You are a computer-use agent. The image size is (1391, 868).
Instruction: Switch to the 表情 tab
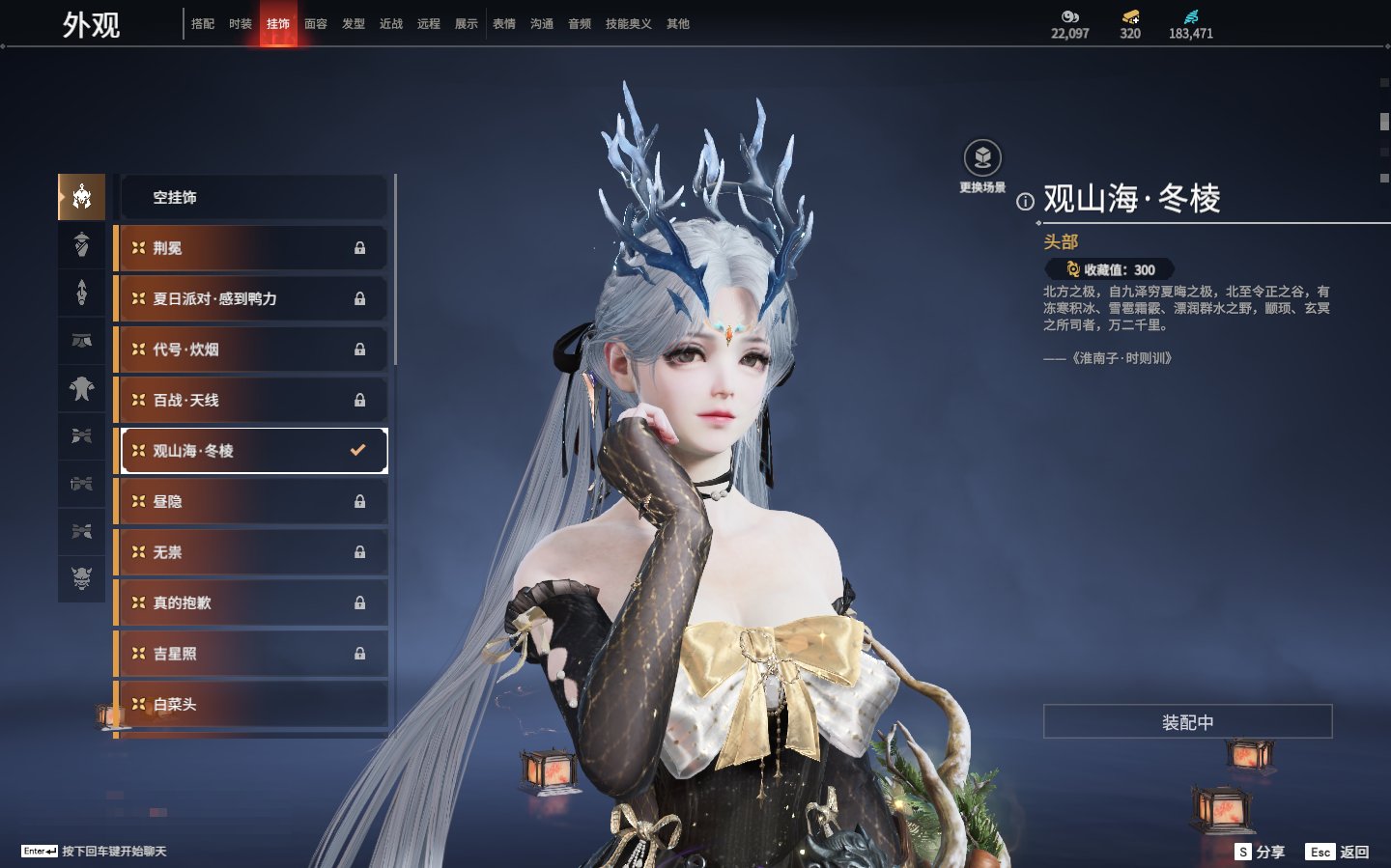(504, 24)
